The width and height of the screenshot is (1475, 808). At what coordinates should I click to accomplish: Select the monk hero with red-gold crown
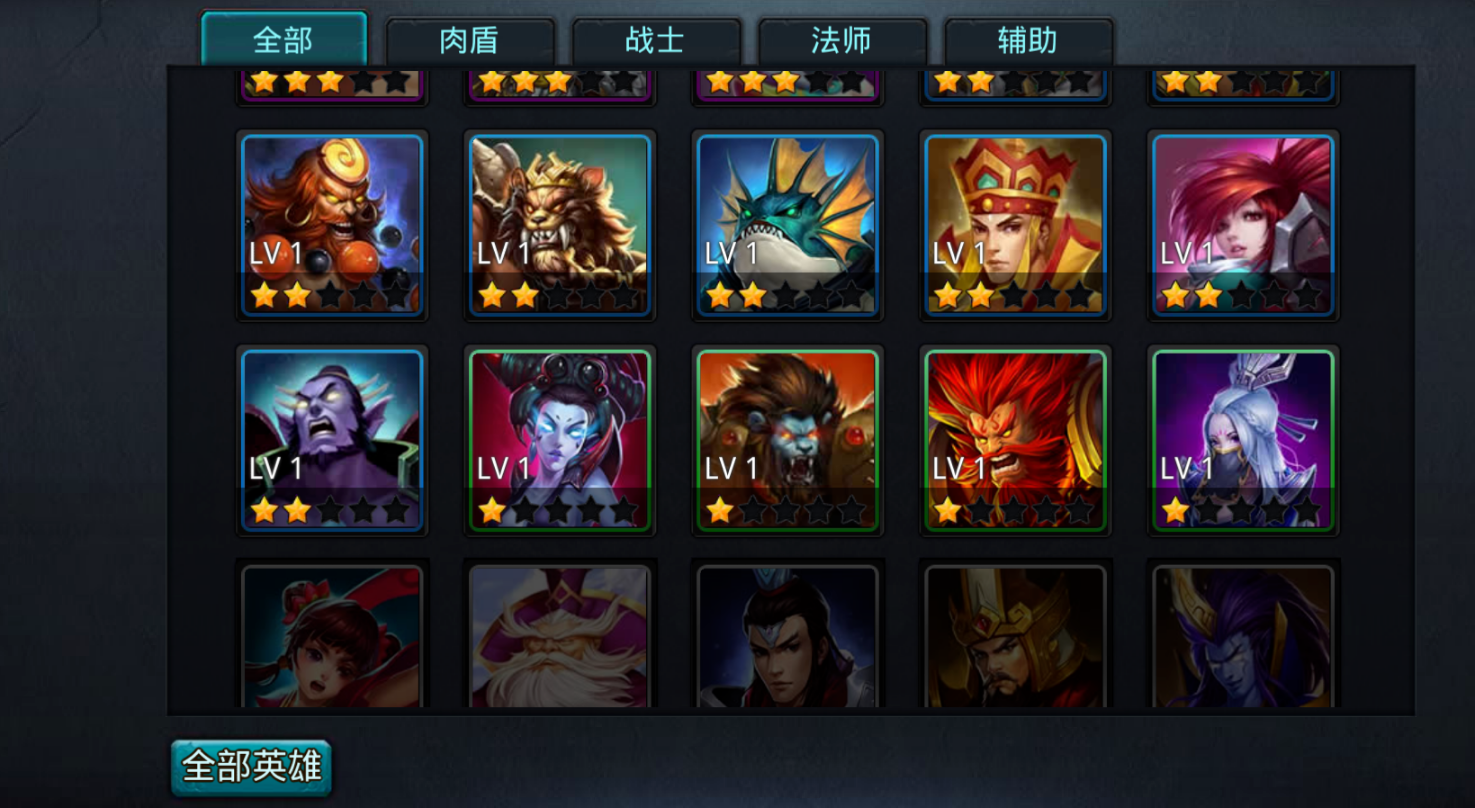click(x=1016, y=225)
